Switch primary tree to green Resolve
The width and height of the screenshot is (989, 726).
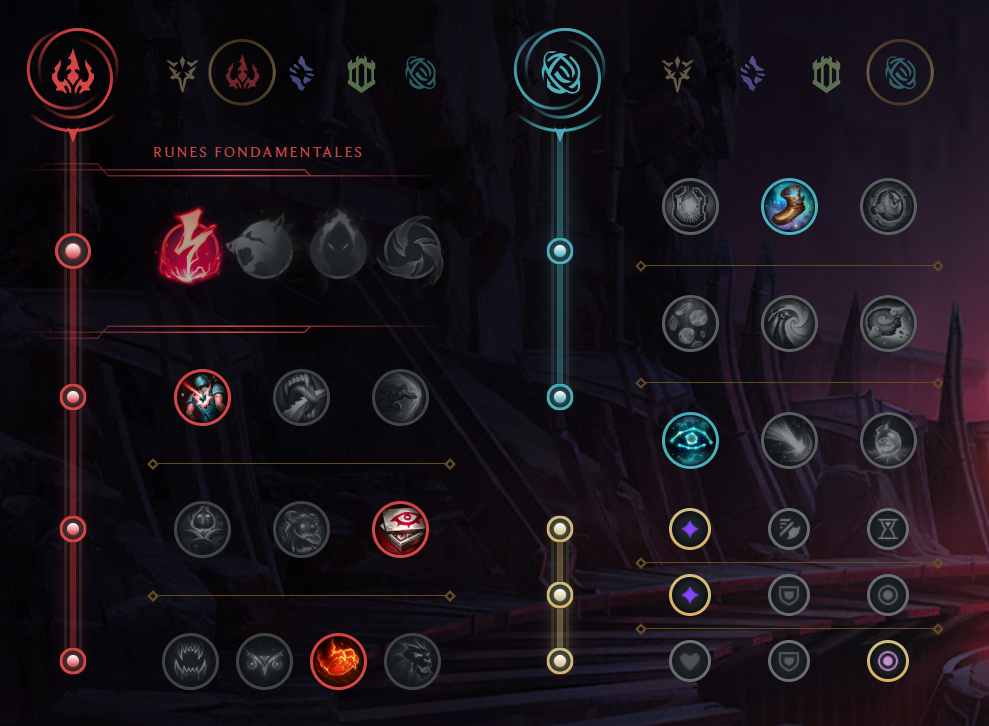(361, 73)
